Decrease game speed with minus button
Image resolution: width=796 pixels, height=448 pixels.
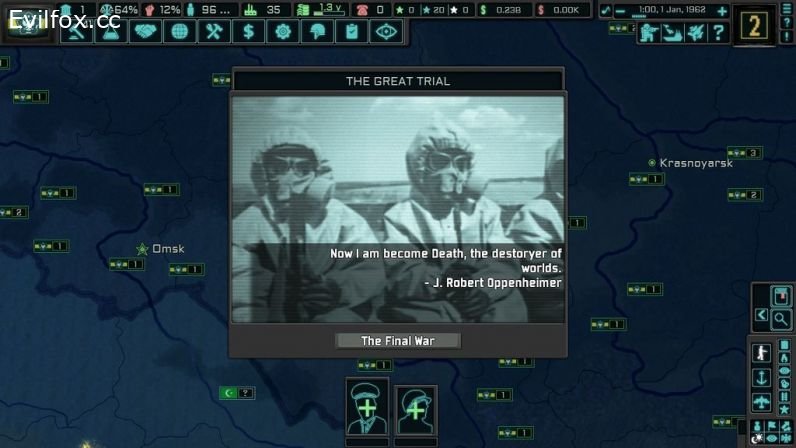pos(621,10)
